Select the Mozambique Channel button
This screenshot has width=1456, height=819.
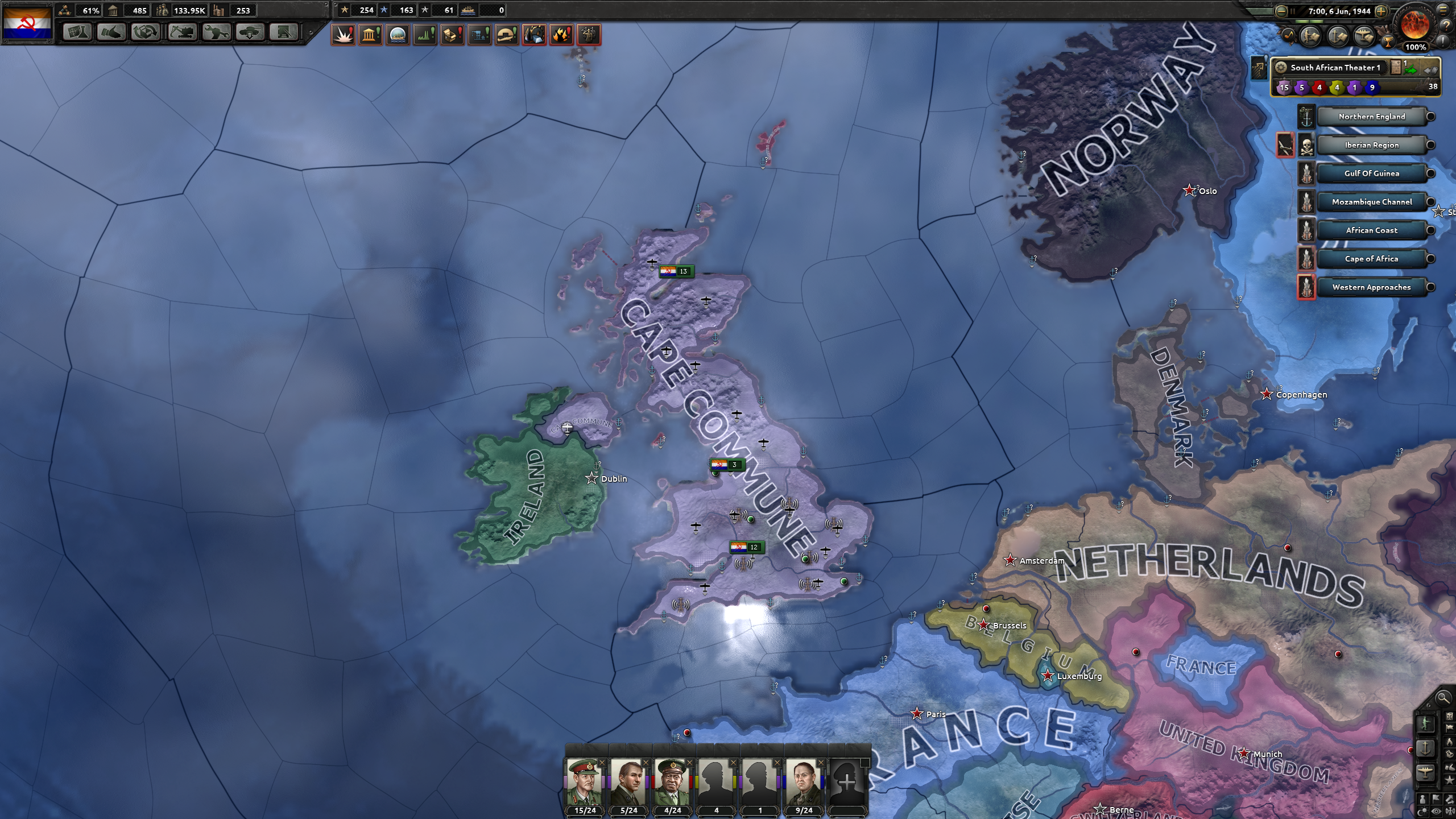click(1372, 201)
